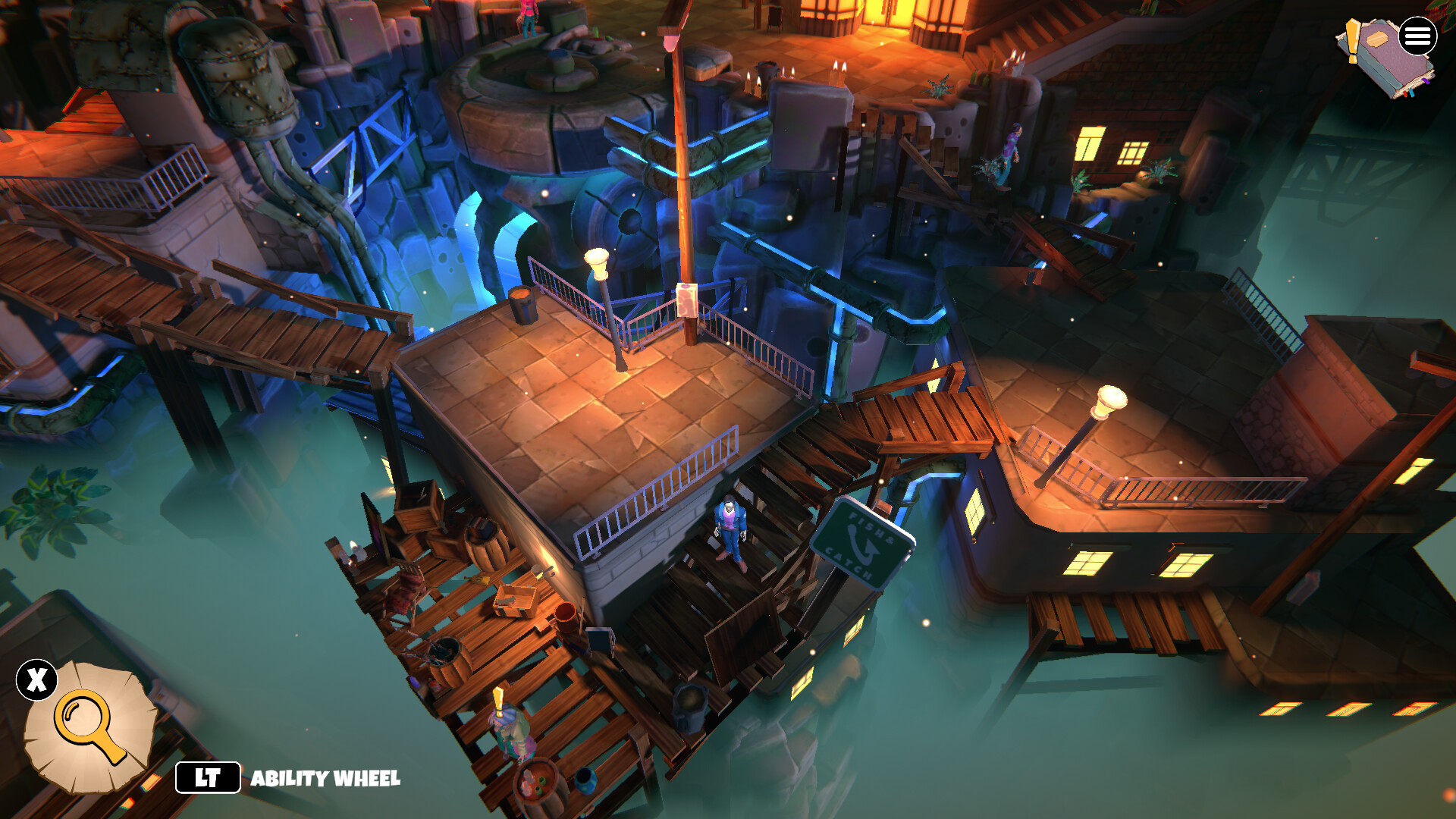Click the barrel beside the wooden crates
The height and width of the screenshot is (819, 1456).
pyautogui.click(x=486, y=544)
